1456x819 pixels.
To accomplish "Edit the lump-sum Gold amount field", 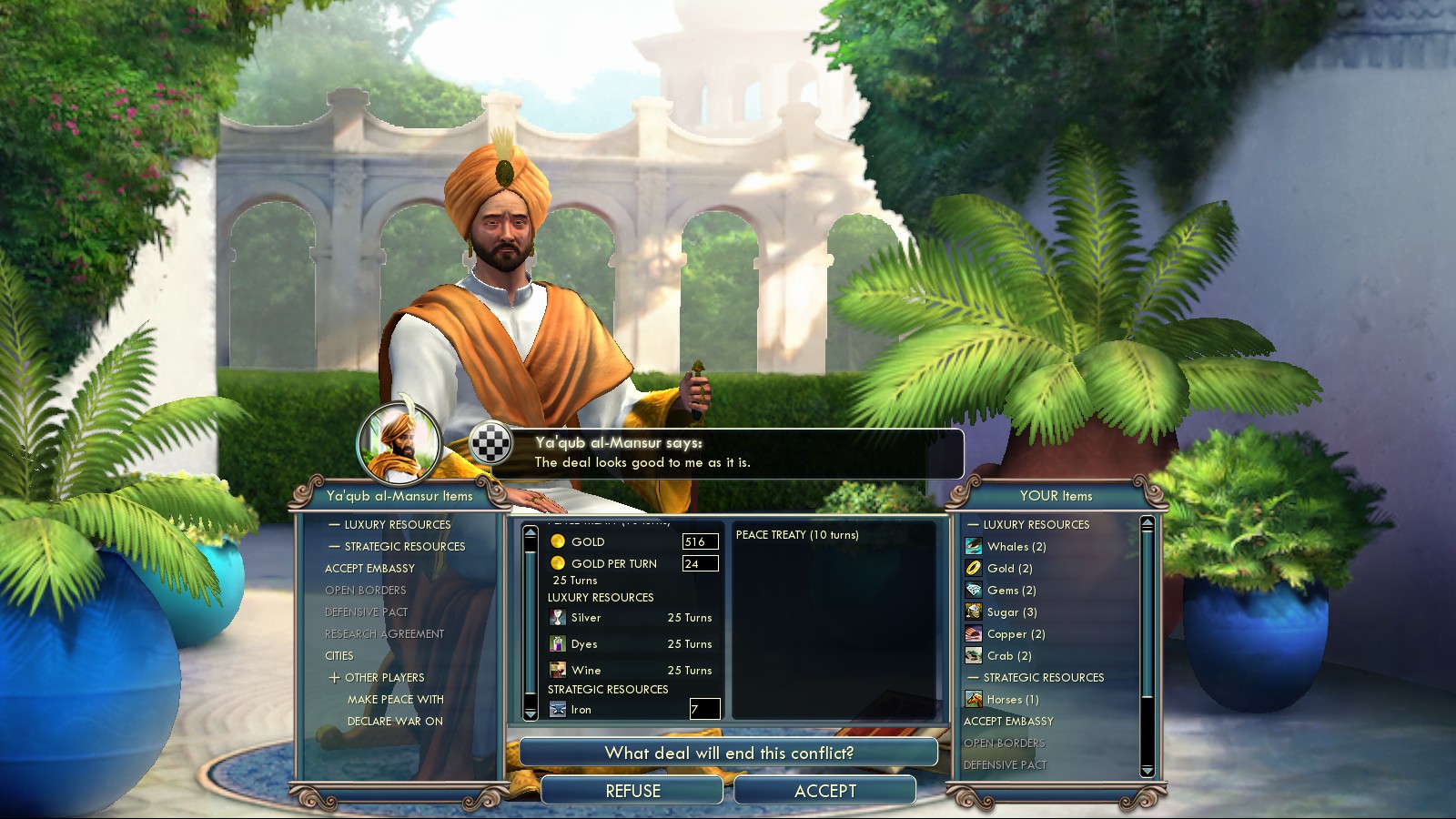I will (700, 541).
